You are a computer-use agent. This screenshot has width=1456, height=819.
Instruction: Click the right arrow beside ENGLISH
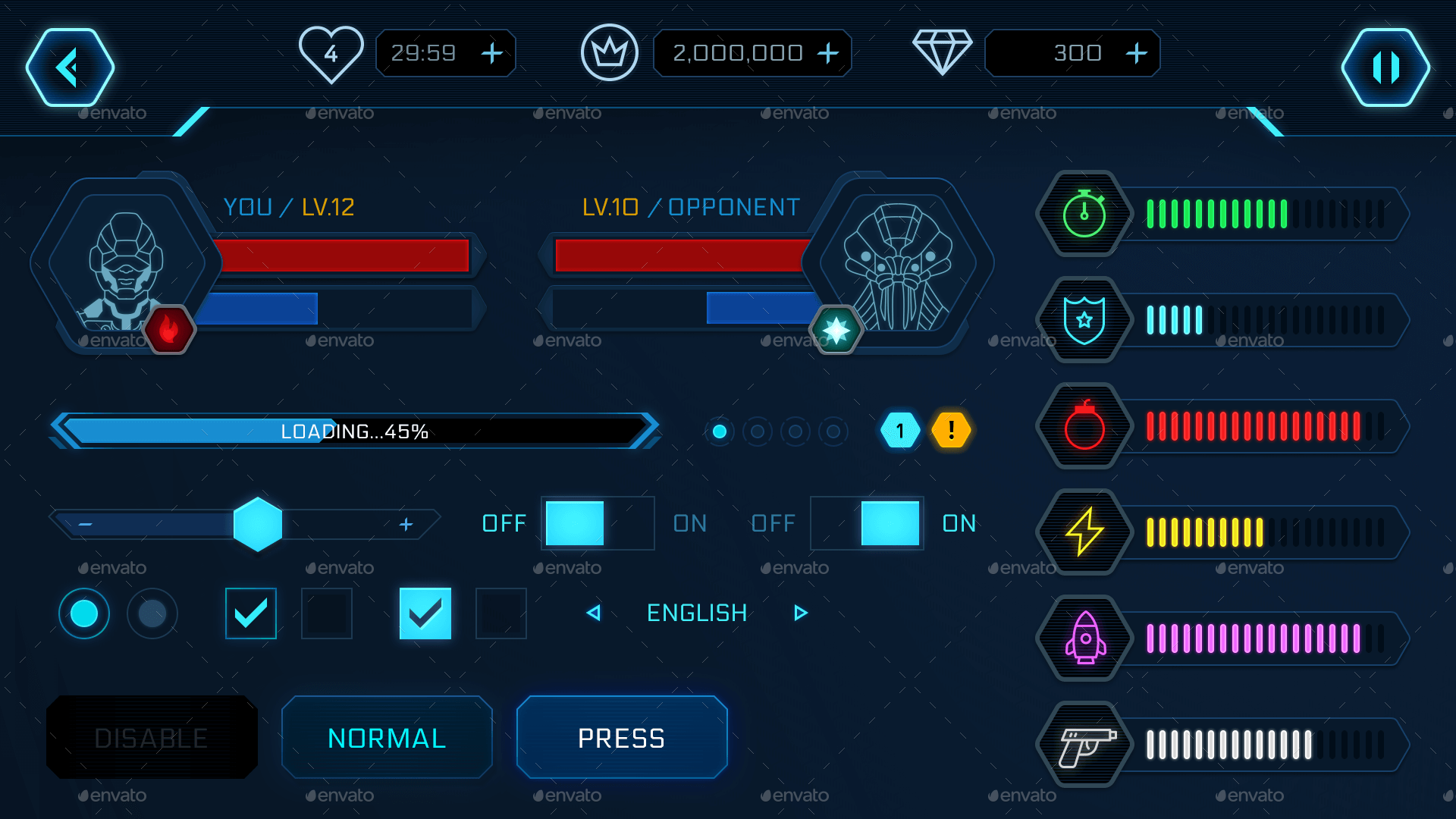click(800, 613)
